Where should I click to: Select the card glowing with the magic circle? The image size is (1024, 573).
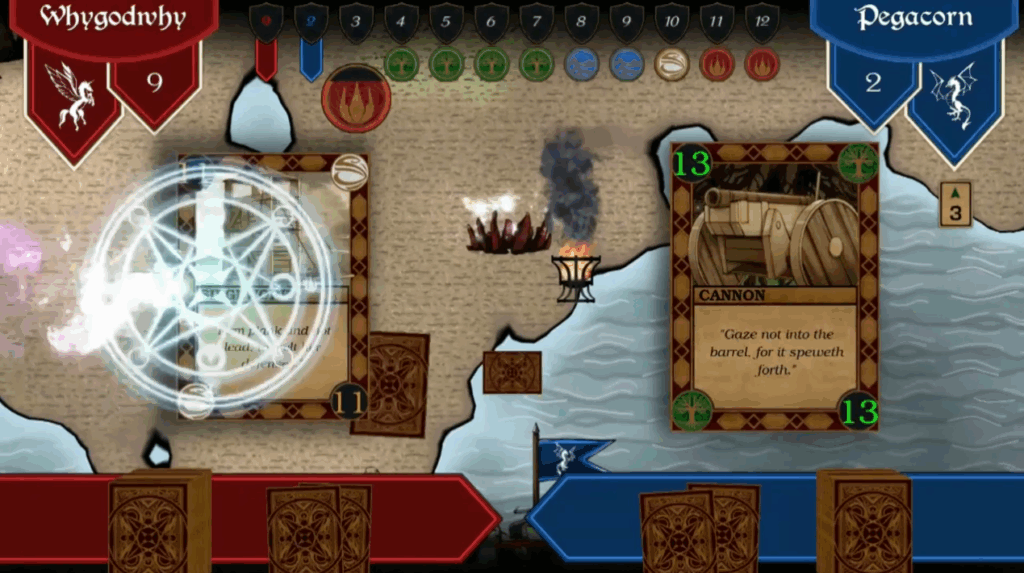tap(272, 285)
